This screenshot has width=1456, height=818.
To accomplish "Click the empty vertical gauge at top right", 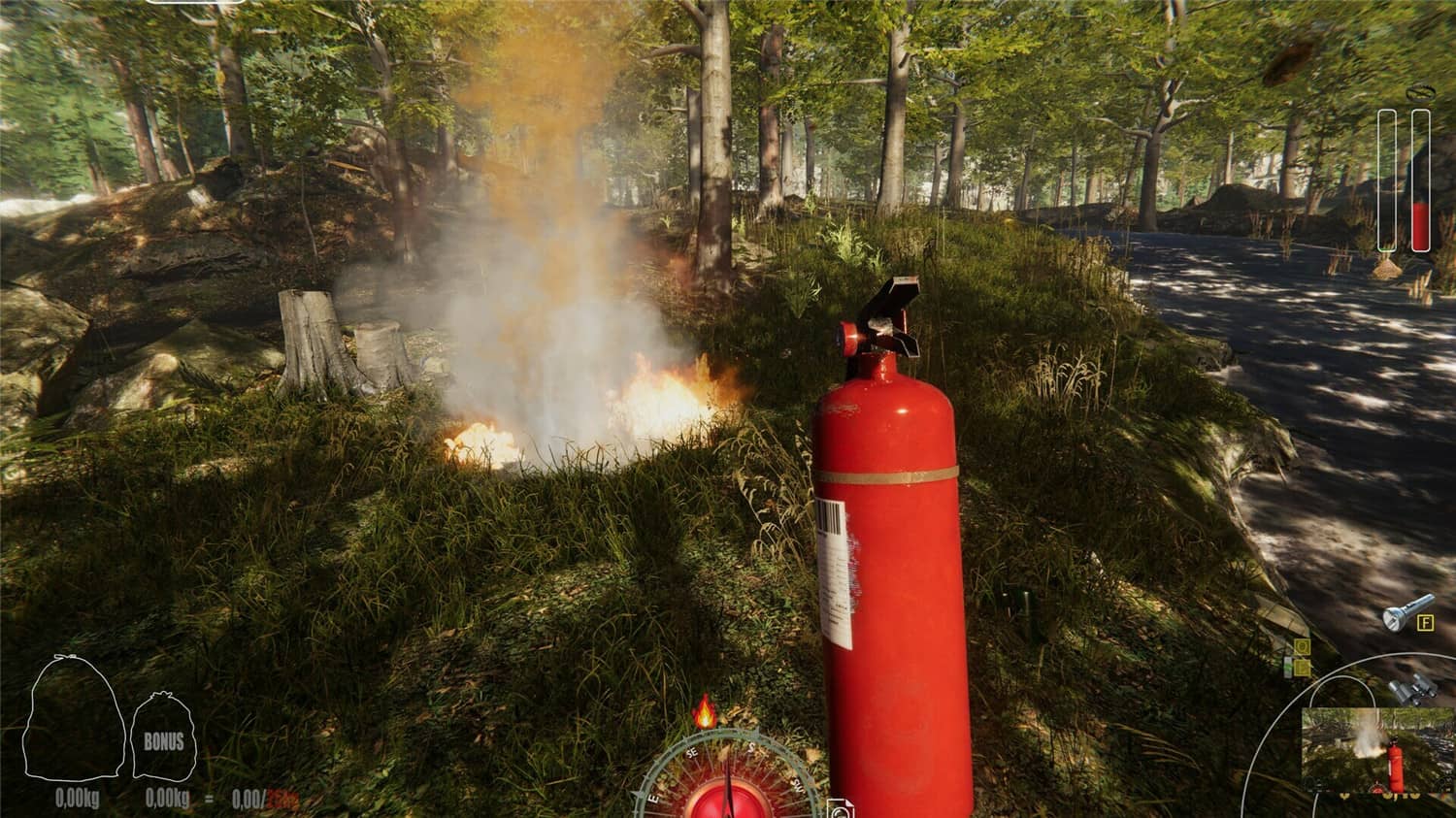I will point(1388,180).
